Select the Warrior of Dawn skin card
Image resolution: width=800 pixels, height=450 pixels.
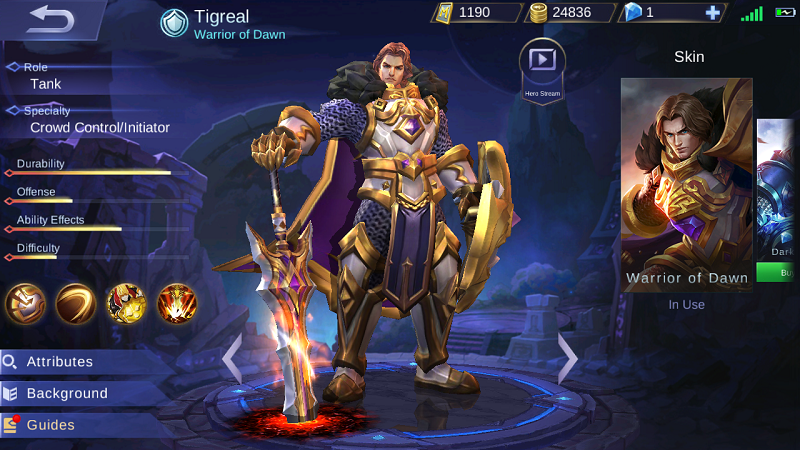click(686, 185)
